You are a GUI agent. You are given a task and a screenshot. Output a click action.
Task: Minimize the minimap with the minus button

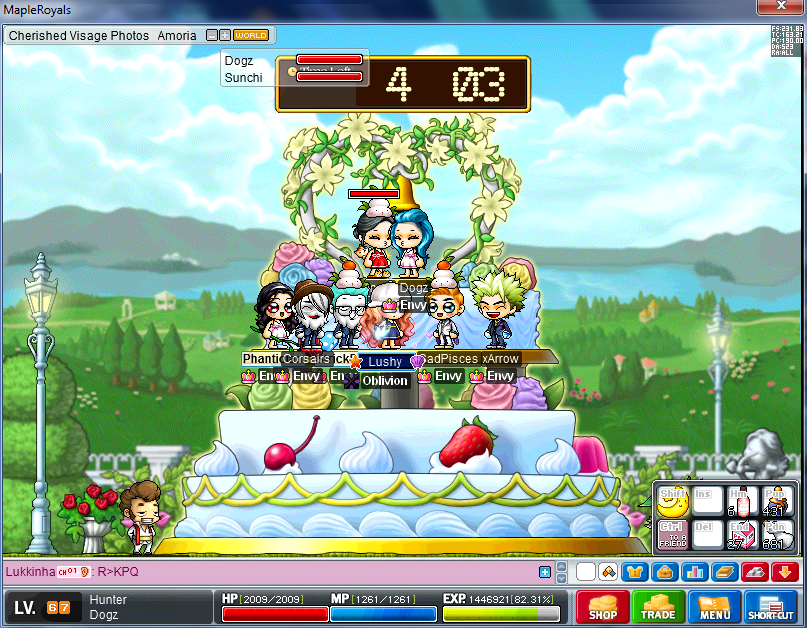[x=212, y=35]
